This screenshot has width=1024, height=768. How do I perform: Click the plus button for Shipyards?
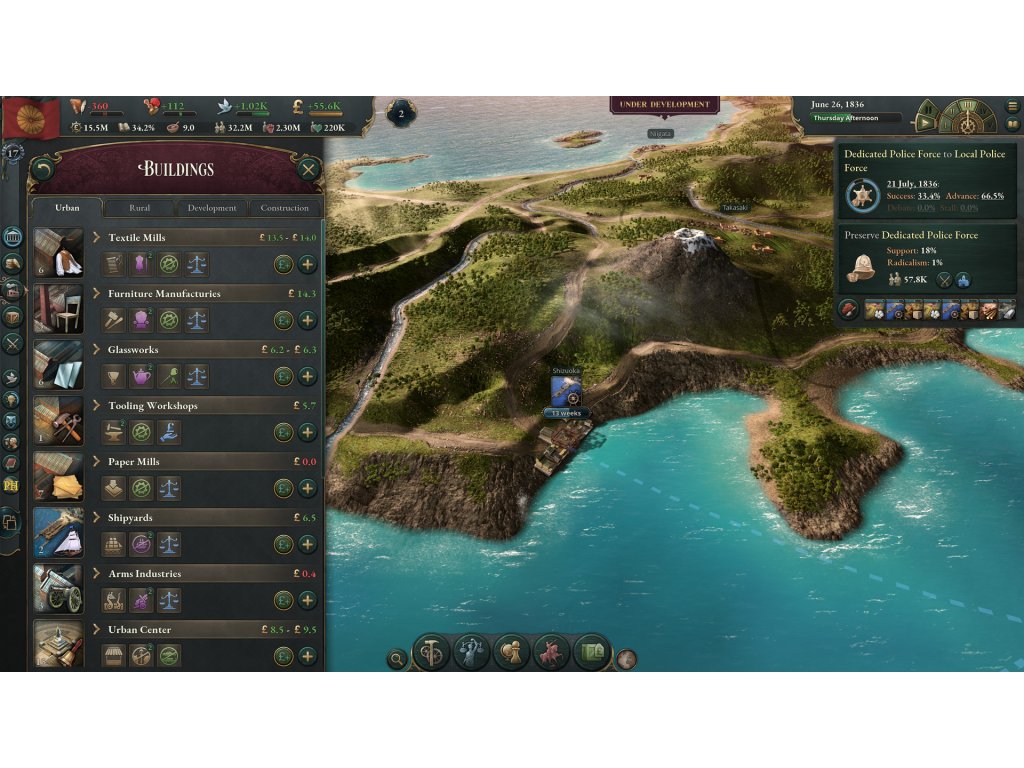click(x=307, y=544)
